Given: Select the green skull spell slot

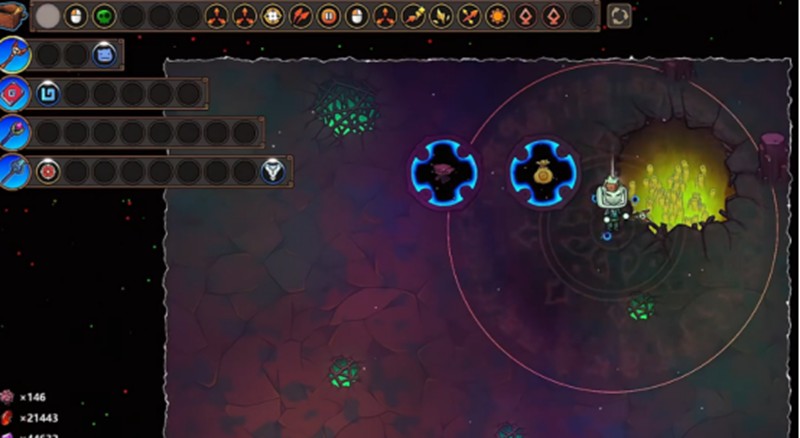Looking at the screenshot, I should pyautogui.click(x=104, y=16).
